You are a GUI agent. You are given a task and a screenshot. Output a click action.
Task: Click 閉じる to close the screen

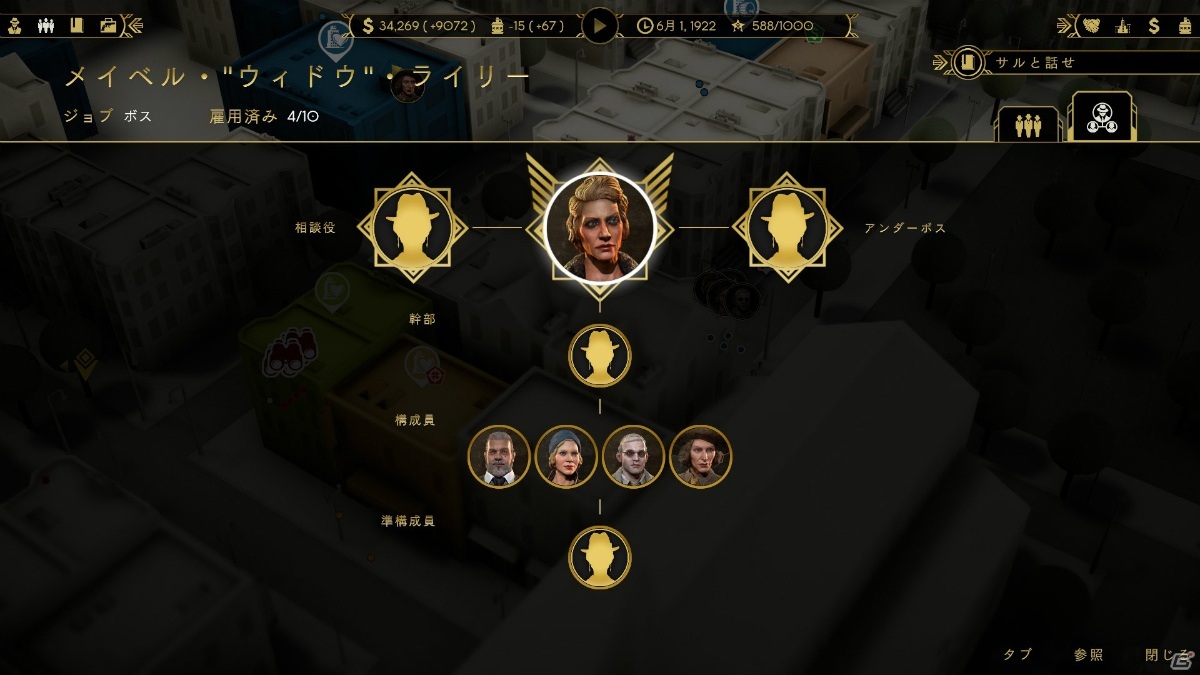pos(1163,655)
